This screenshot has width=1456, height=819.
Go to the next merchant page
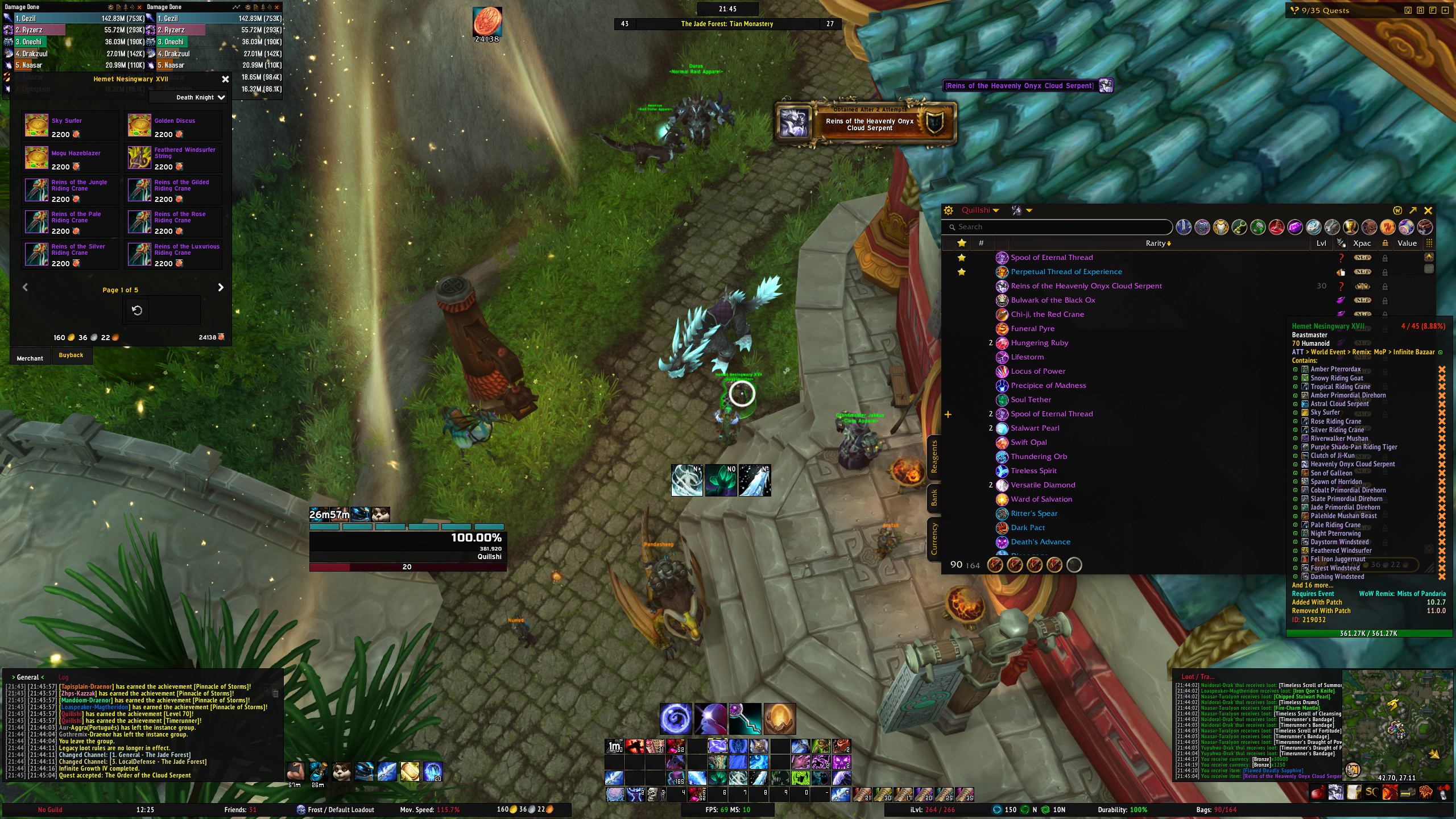(x=221, y=288)
